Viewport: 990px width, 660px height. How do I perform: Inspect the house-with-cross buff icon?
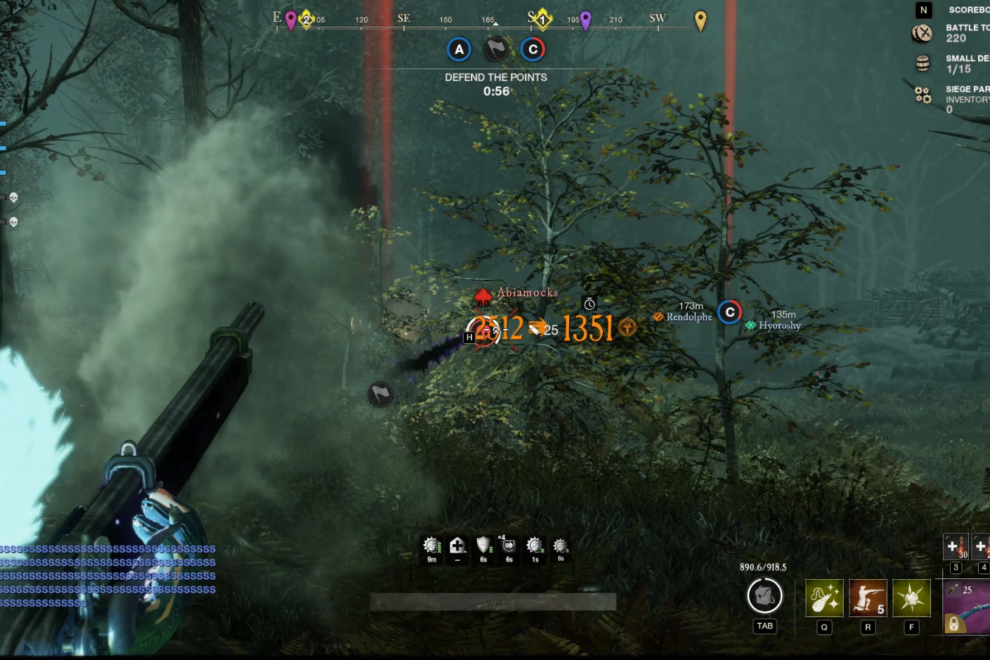(x=458, y=546)
